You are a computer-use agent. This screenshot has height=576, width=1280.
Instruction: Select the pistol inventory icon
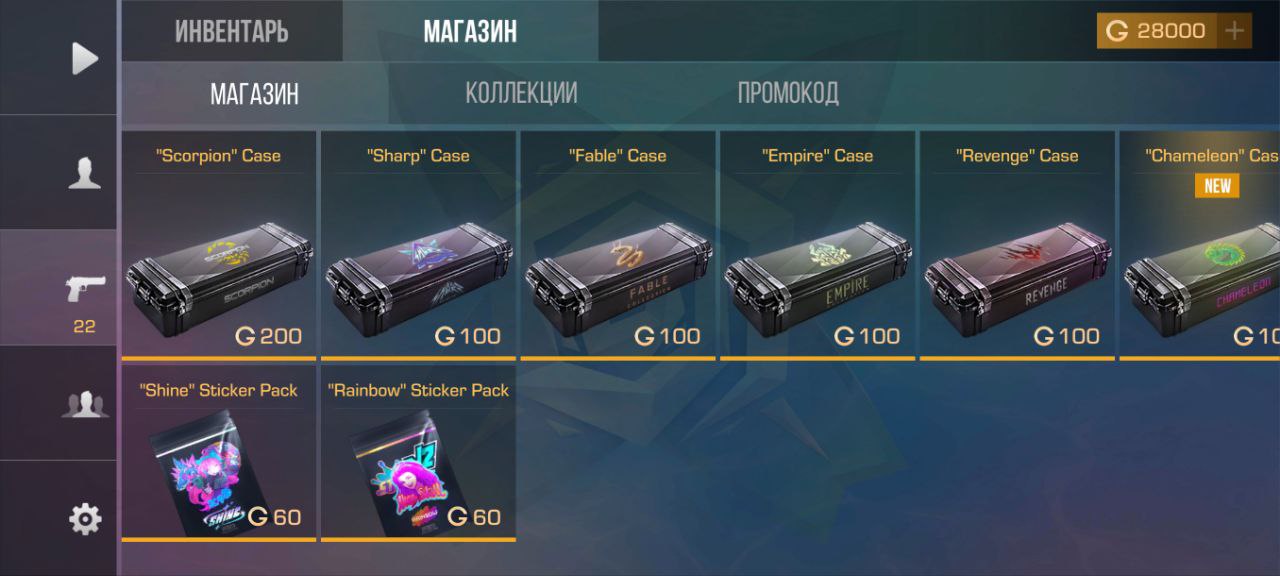coord(84,290)
